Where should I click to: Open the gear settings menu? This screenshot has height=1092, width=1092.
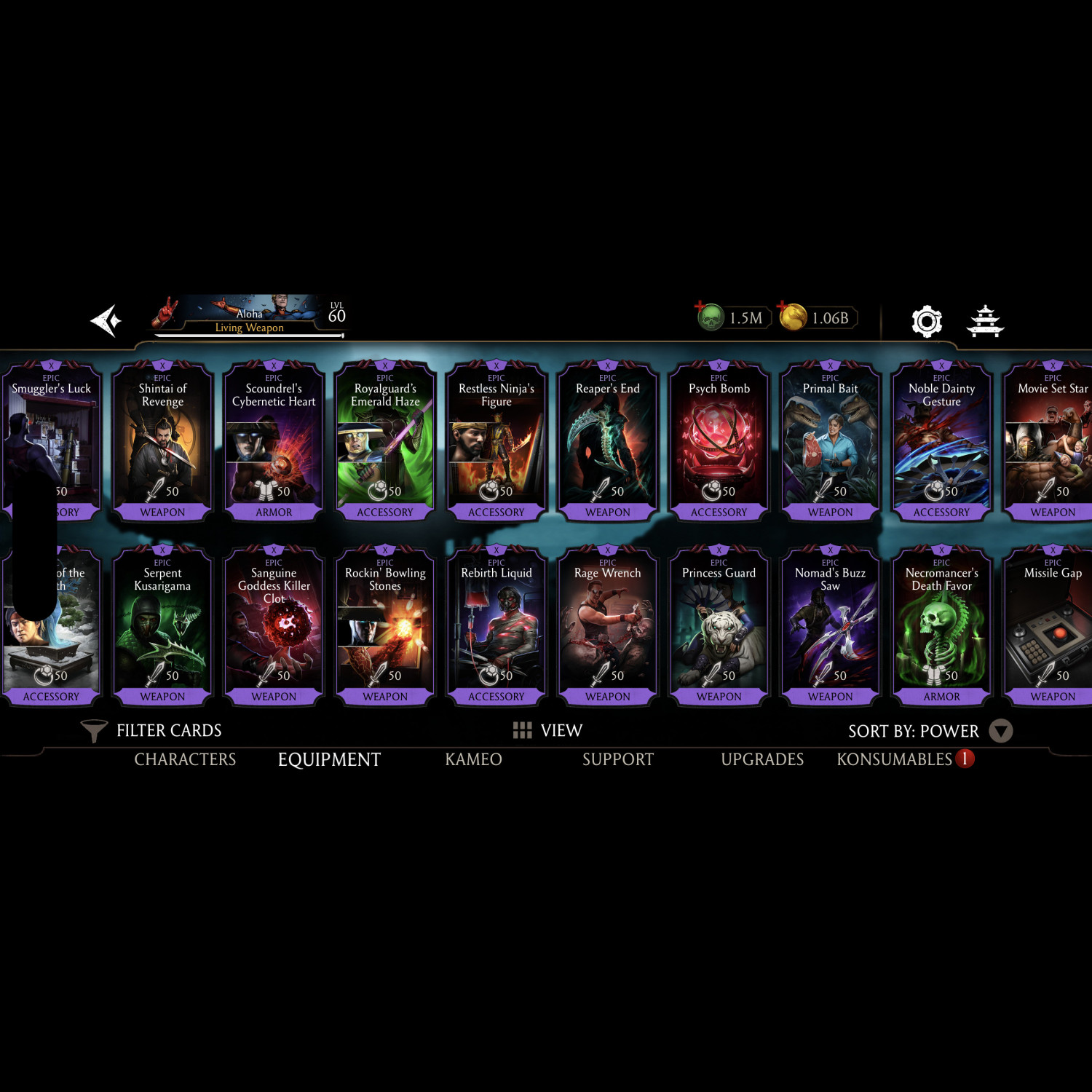click(x=927, y=321)
